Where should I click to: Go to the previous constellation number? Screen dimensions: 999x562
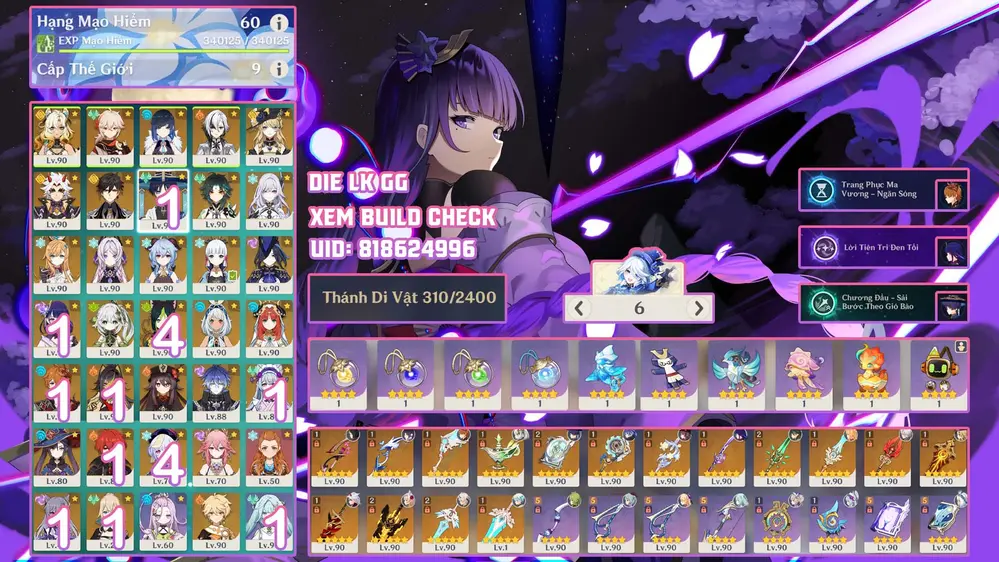point(579,308)
